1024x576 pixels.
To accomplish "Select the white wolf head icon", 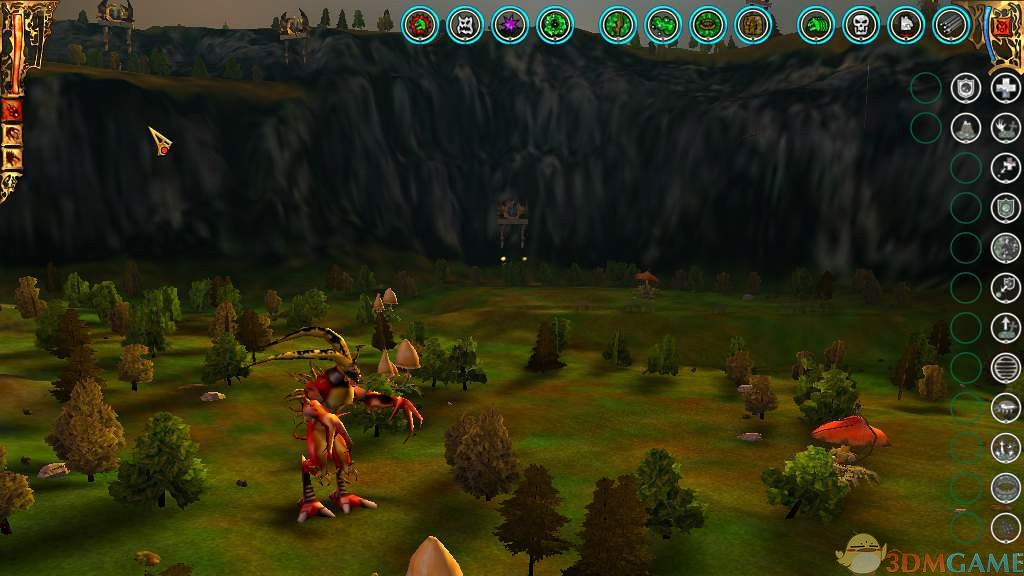I will pyautogui.click(x=906, y=25).
